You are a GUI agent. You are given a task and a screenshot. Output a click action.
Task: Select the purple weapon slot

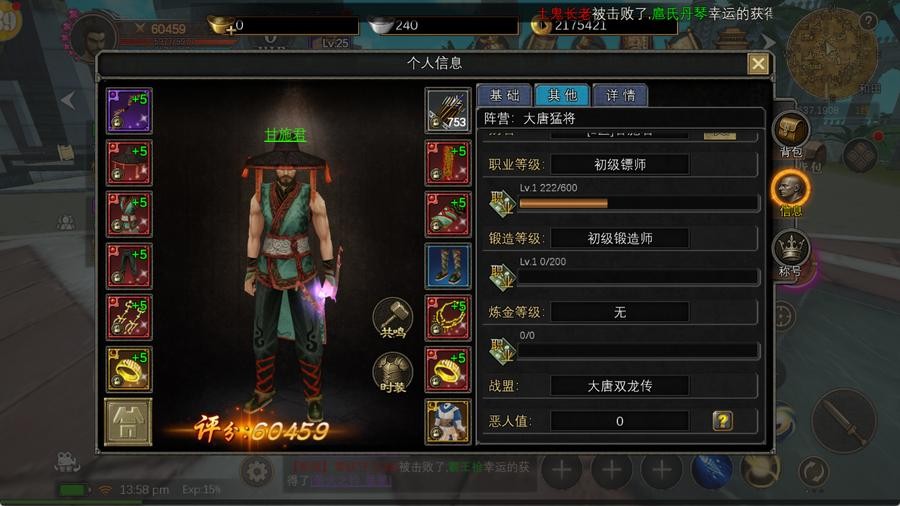[x=129, y=110]
